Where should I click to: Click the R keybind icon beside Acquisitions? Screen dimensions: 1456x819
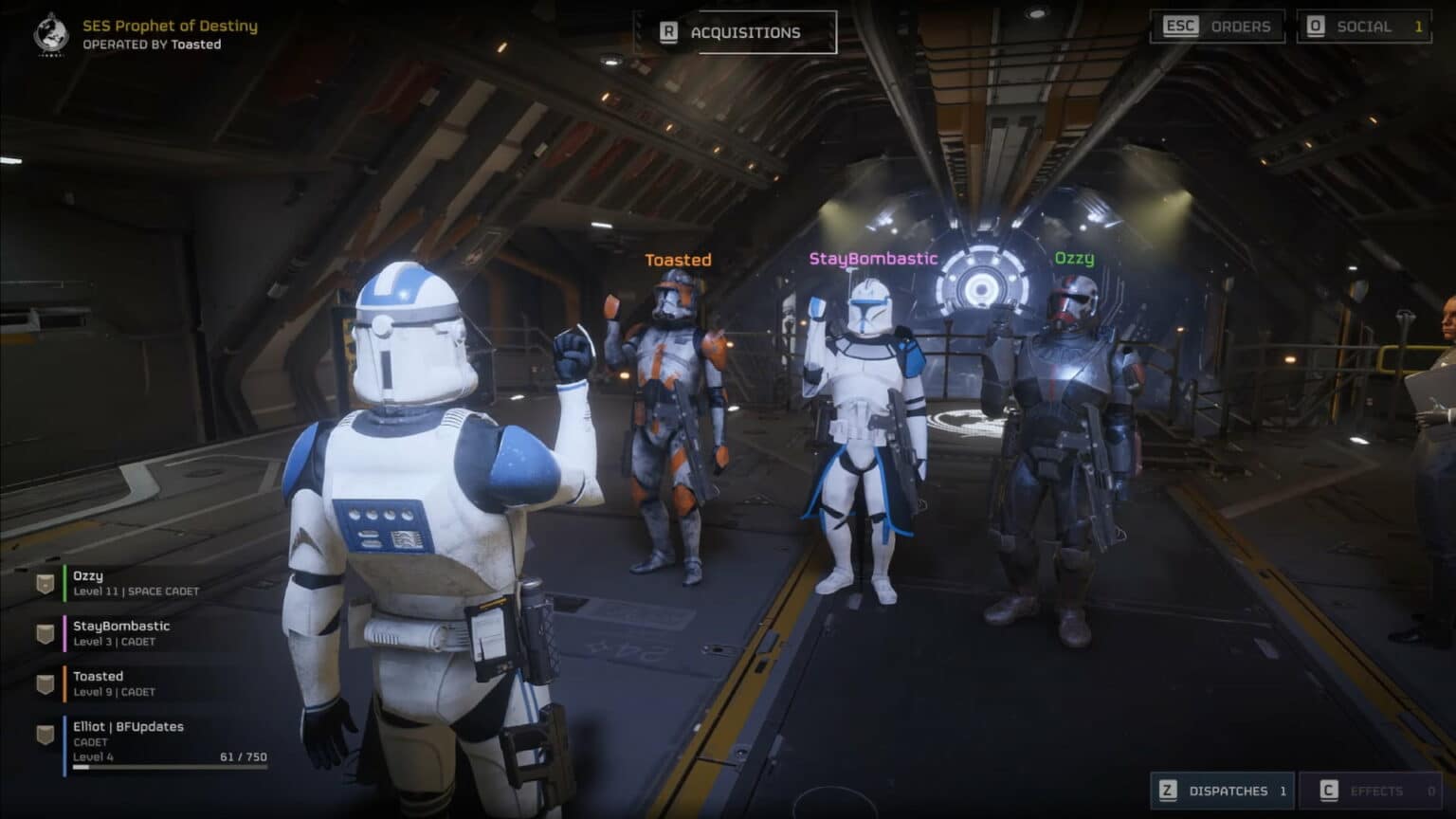[x=669, y=31]
